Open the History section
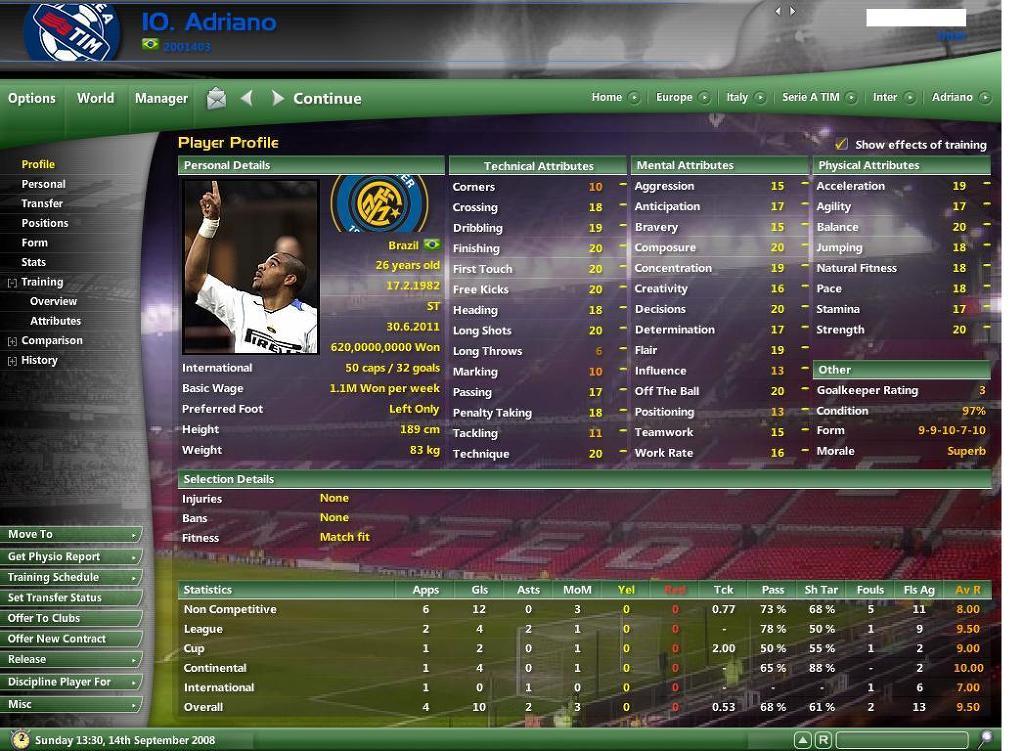Image resolution: width=1024 pixels, height=751 pixels. coord(40,360)
